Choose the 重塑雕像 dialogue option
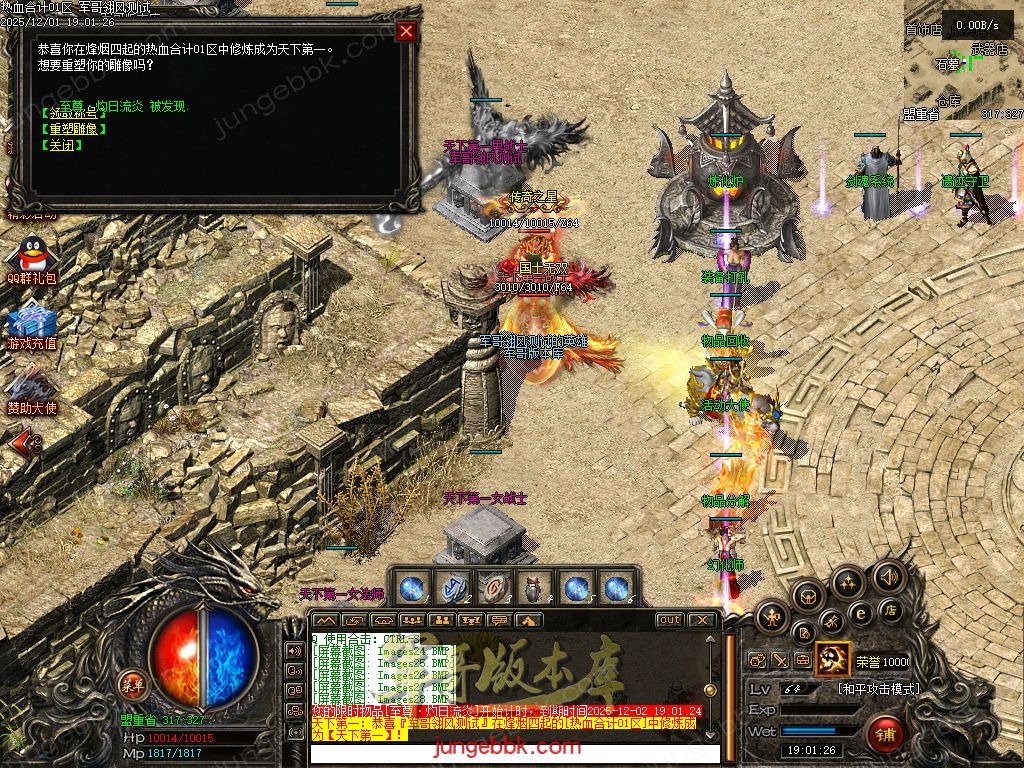 tap(71, 129)
